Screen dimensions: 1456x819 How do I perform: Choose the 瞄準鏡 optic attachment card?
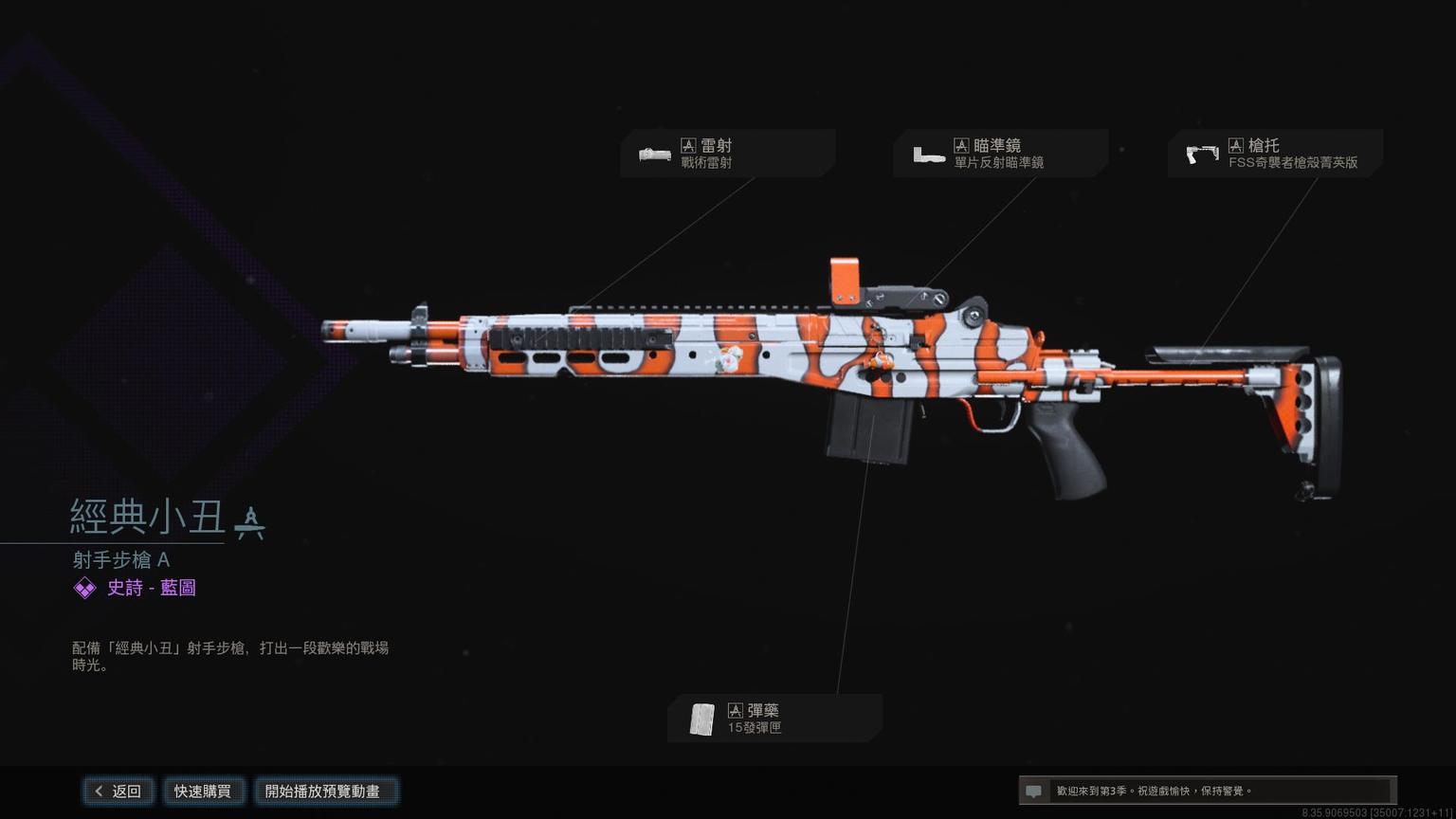(x=999, y=154)
